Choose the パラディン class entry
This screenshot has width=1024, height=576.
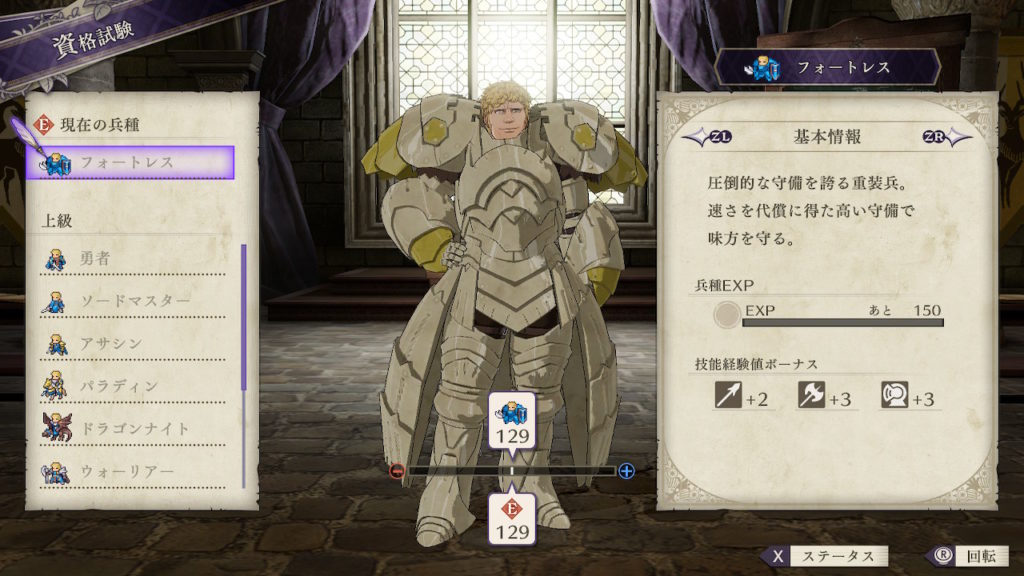[x=133, y=386]
